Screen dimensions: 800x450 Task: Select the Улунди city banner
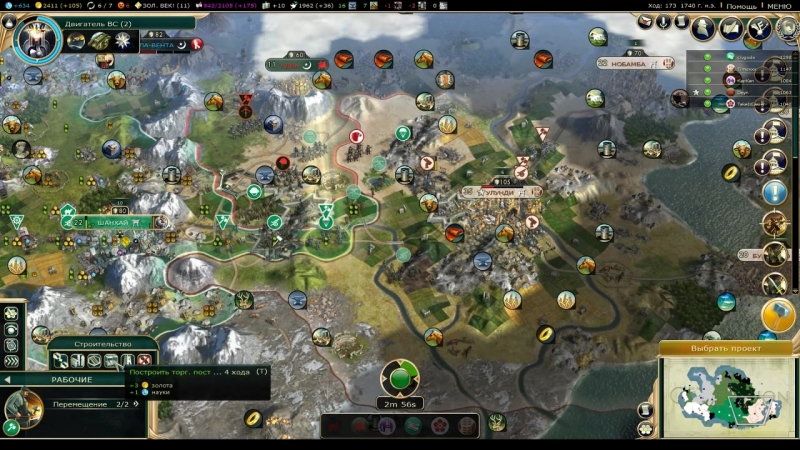pyautogui.click(x=493, y=190)
